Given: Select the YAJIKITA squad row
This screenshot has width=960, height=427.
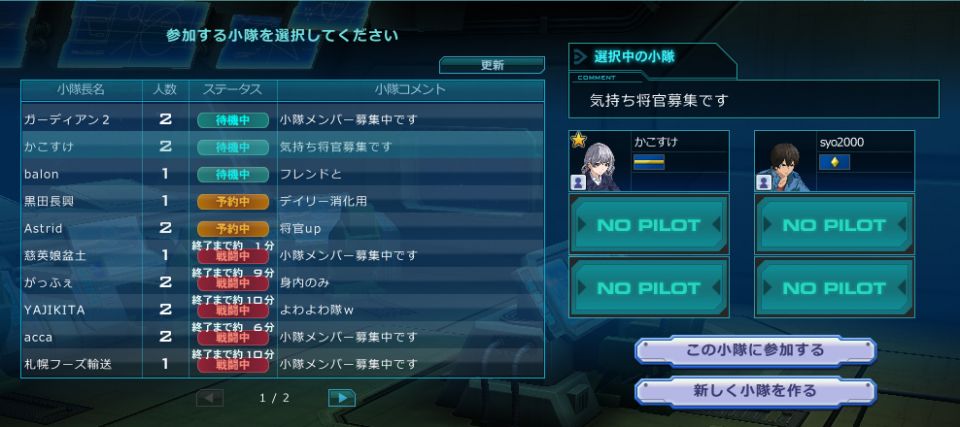Looking at the screenshot, I should pyautogui.click(x=282, y=310).
